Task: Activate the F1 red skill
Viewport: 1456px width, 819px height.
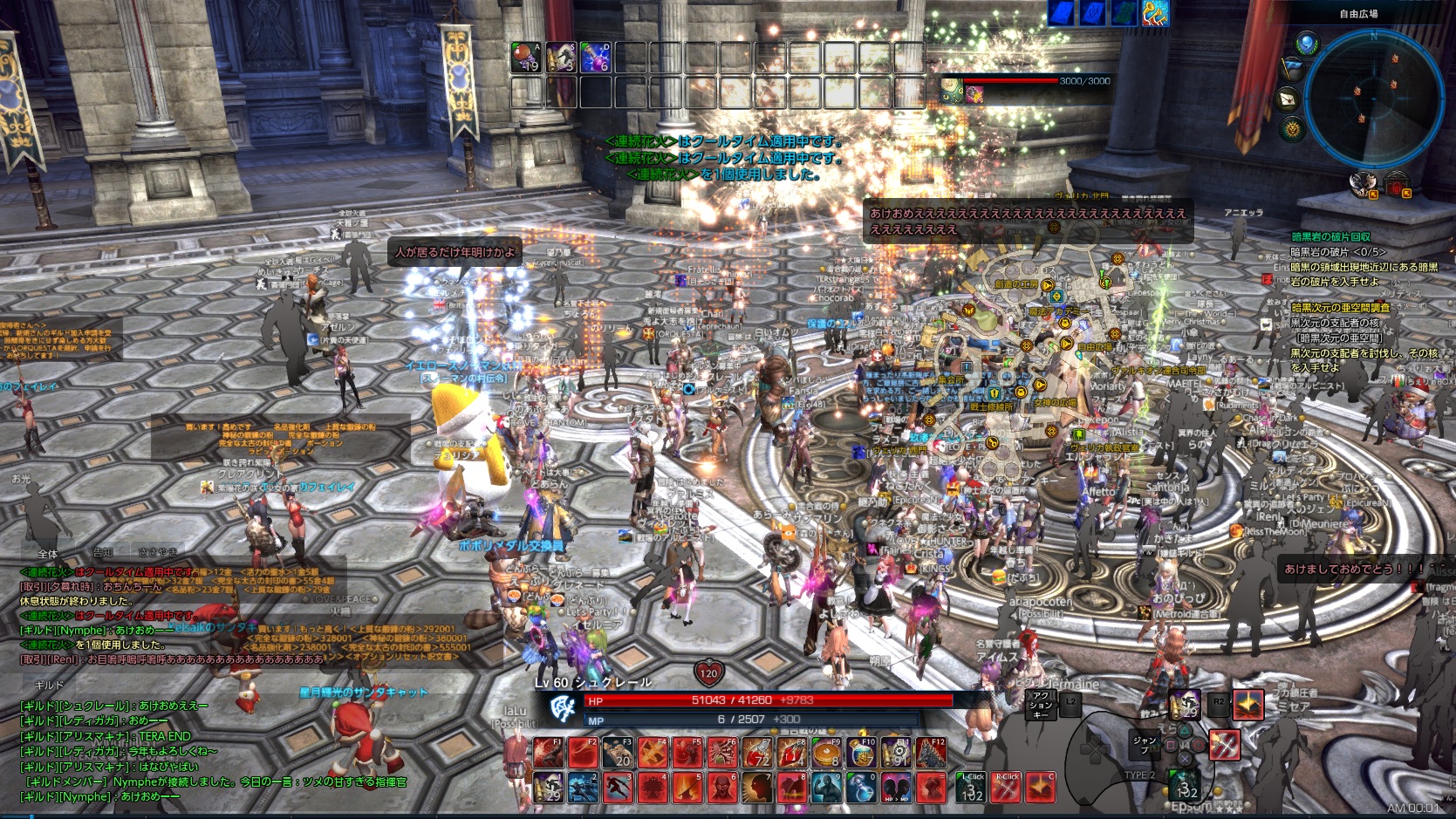Action: [x=548, y=753]
